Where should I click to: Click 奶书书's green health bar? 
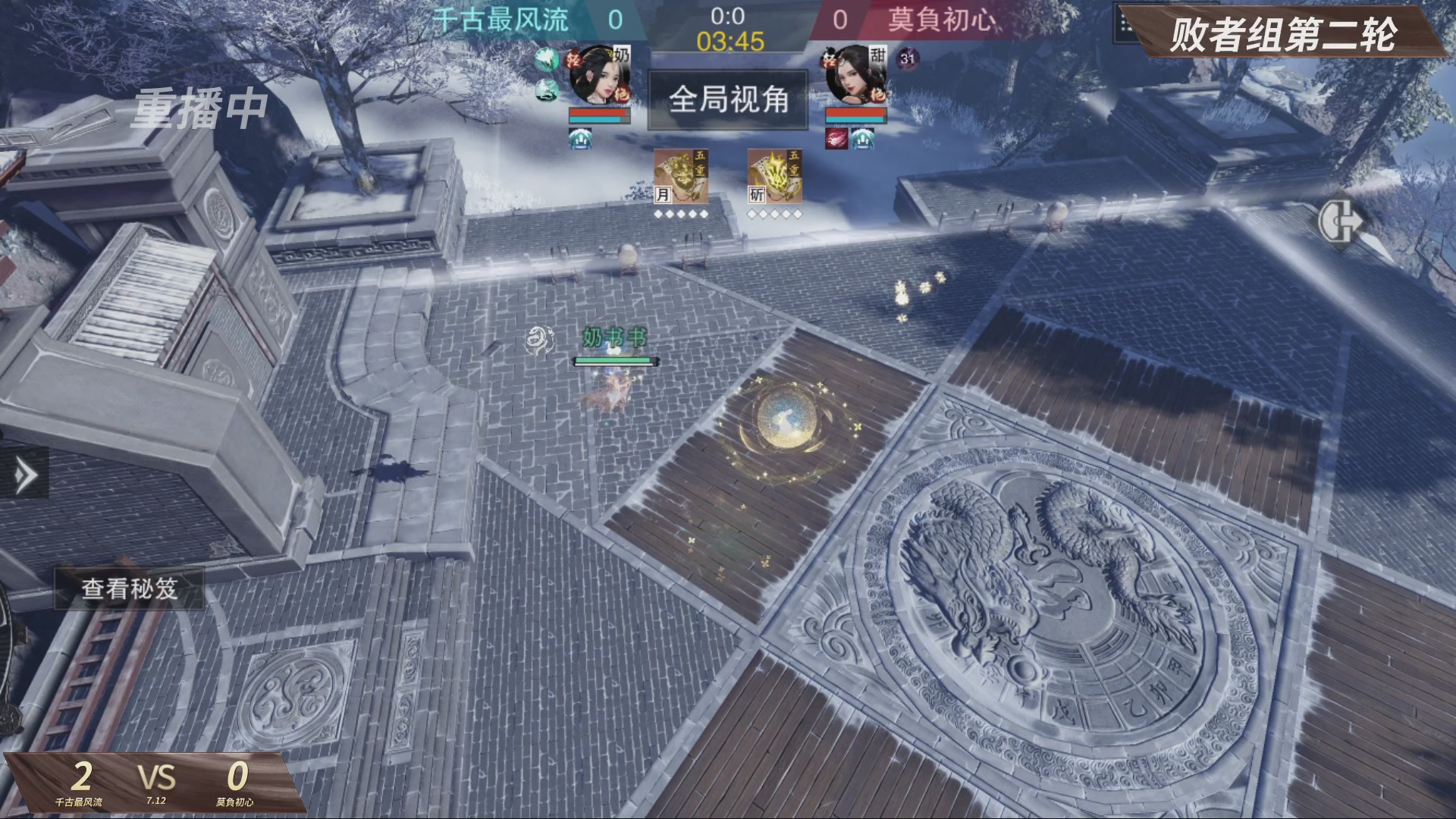click(614, 361)
